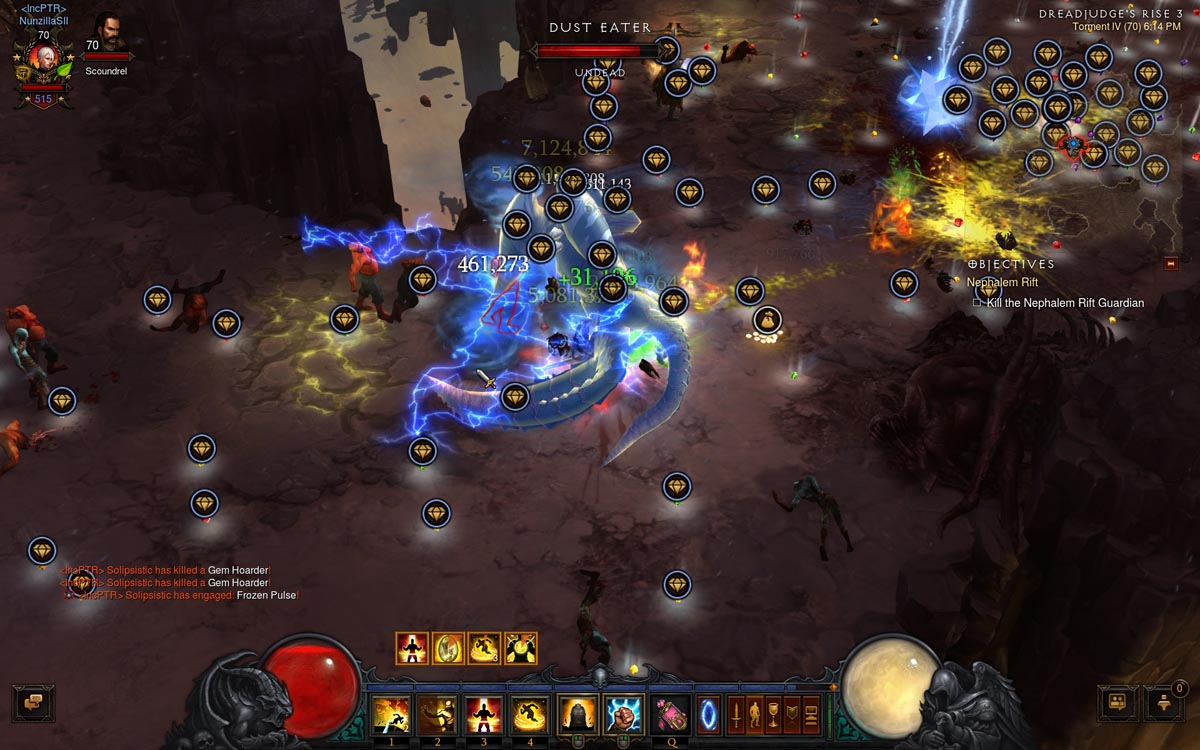
Task: Open the sword menu button
Action: (735, 715)
